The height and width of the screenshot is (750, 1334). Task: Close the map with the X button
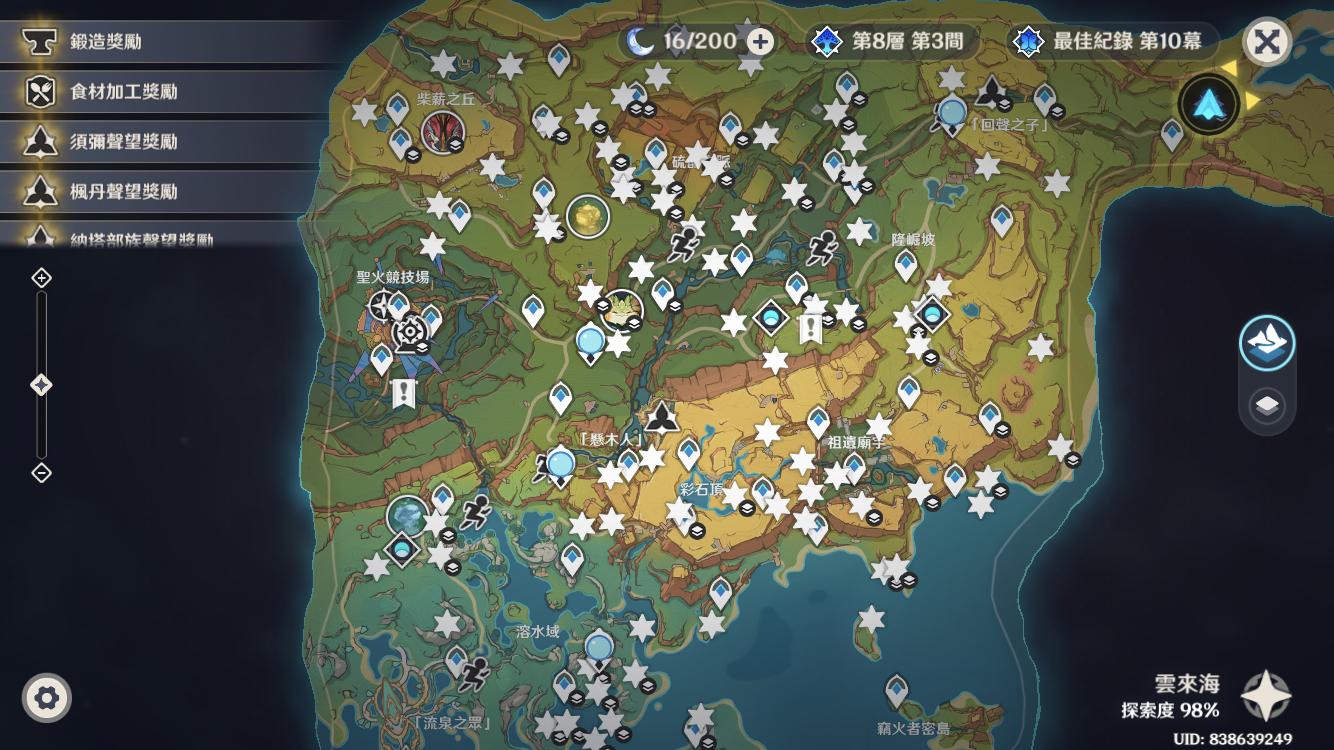pyautogui.click(x=1266, y=42)
